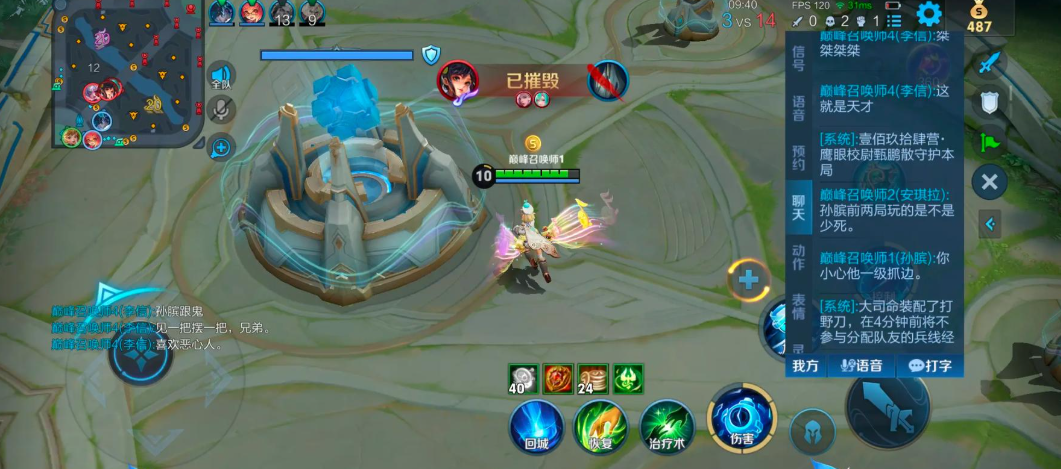Select the 动作 actions tab
The width and height of the screenshot is (1061, 469).
tap(798, 257)
